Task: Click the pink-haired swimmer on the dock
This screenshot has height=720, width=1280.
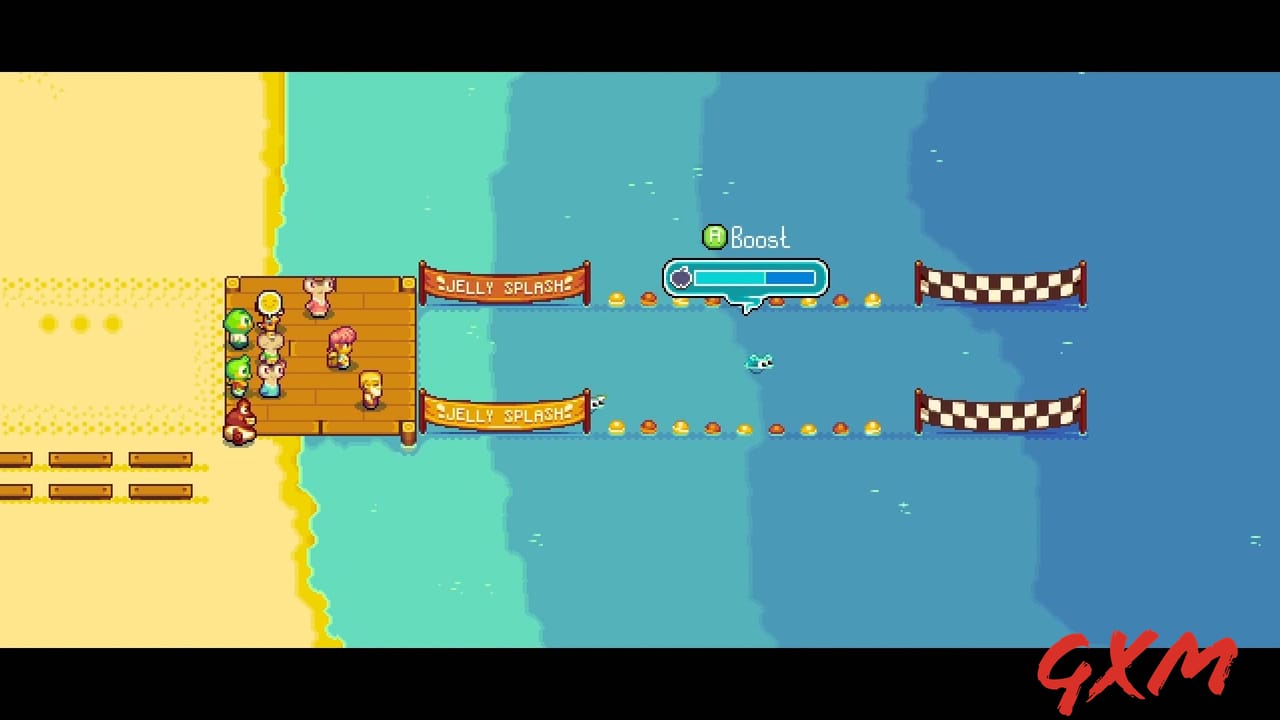Action: point(341,347)
